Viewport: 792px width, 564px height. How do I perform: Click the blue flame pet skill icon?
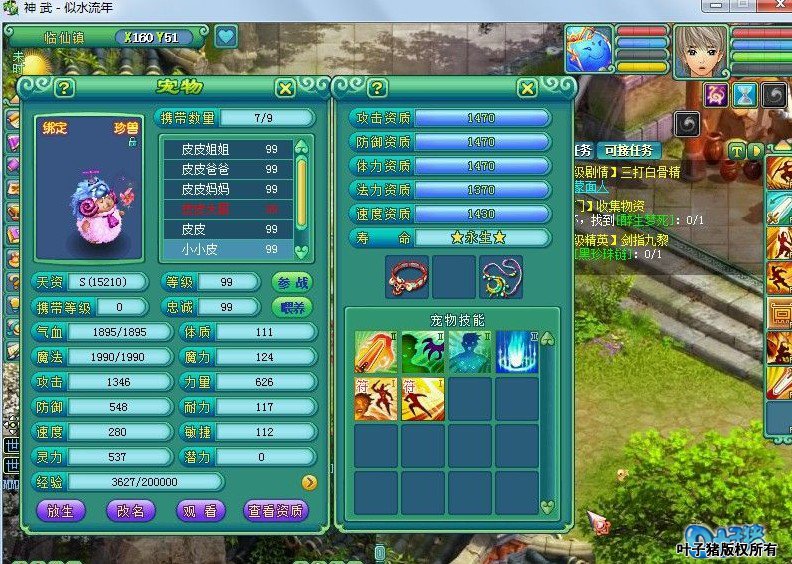517,353
